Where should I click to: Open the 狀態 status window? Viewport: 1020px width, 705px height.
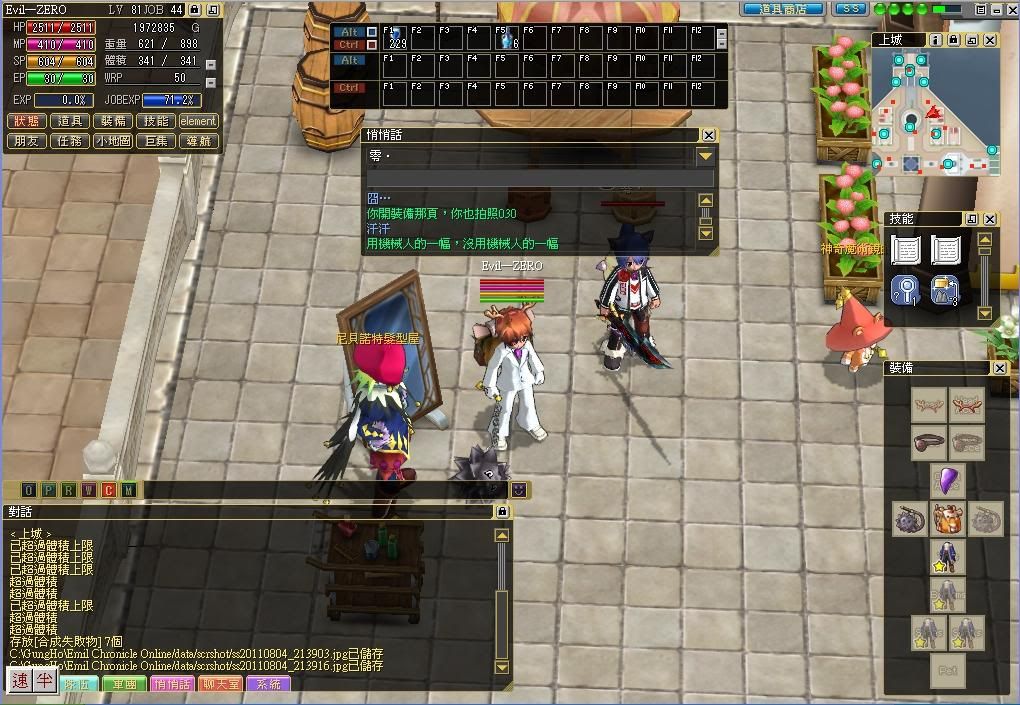point(26,121)
